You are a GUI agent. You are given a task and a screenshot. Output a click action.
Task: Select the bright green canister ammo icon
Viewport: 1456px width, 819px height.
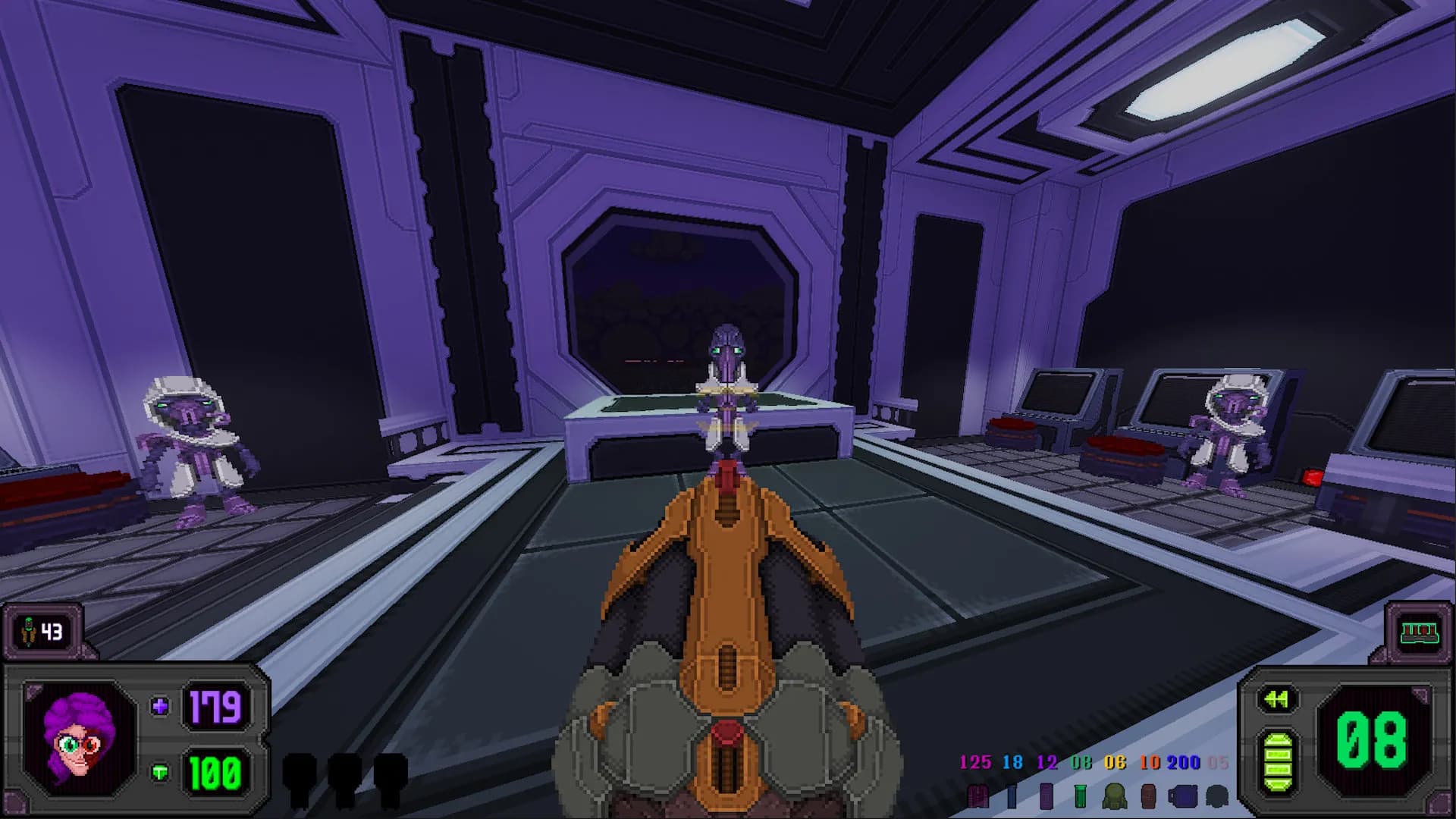coord(1081,796)
